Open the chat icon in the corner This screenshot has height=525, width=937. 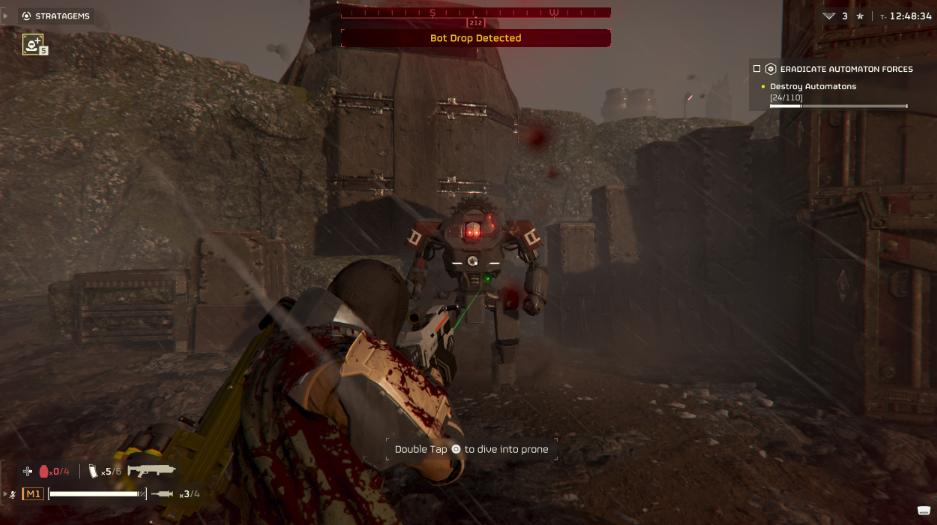point(923,511)
